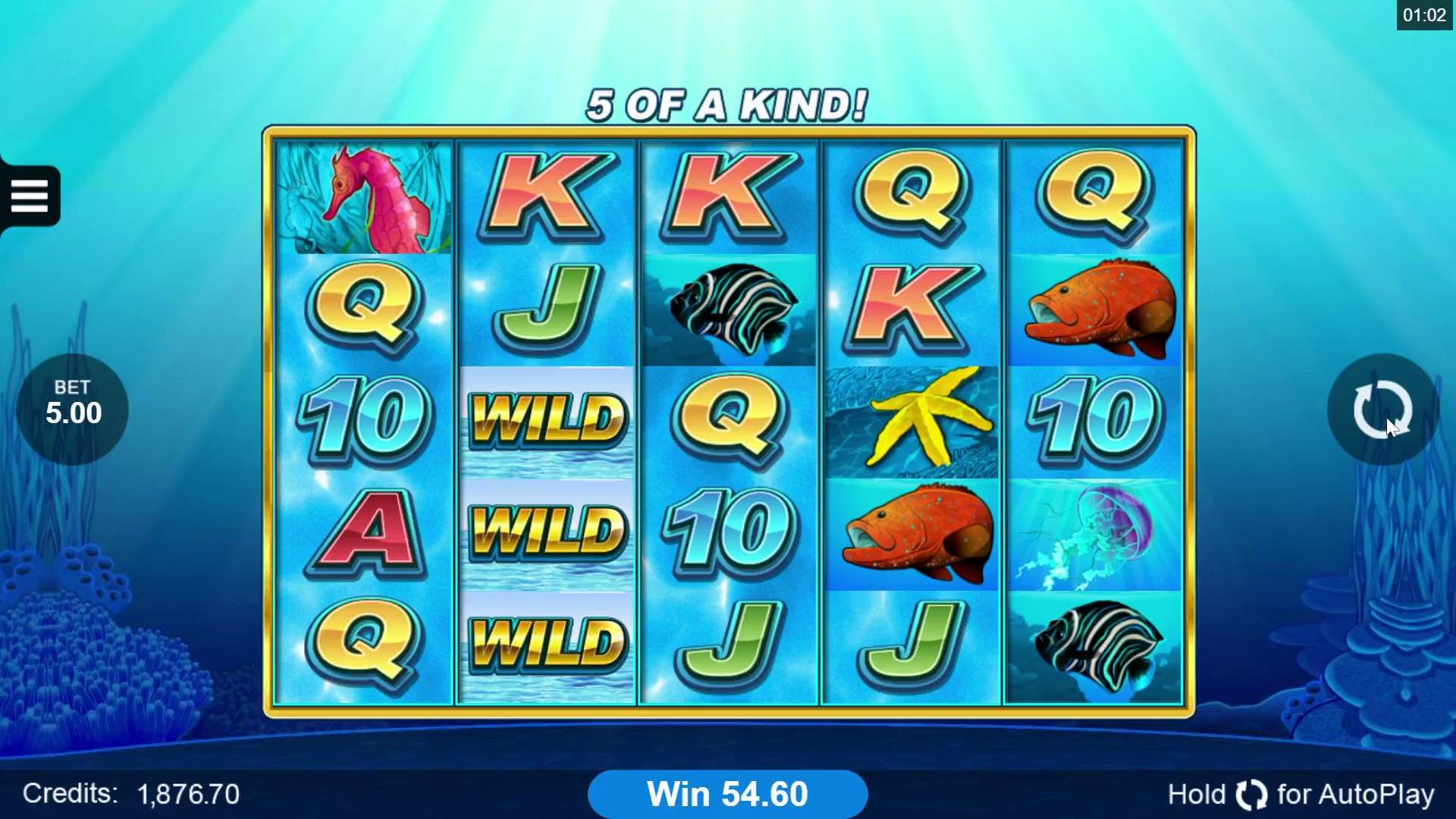Open the hamburger menu
The height and width of the screenshot is (819, 1456).
[30, 195]
